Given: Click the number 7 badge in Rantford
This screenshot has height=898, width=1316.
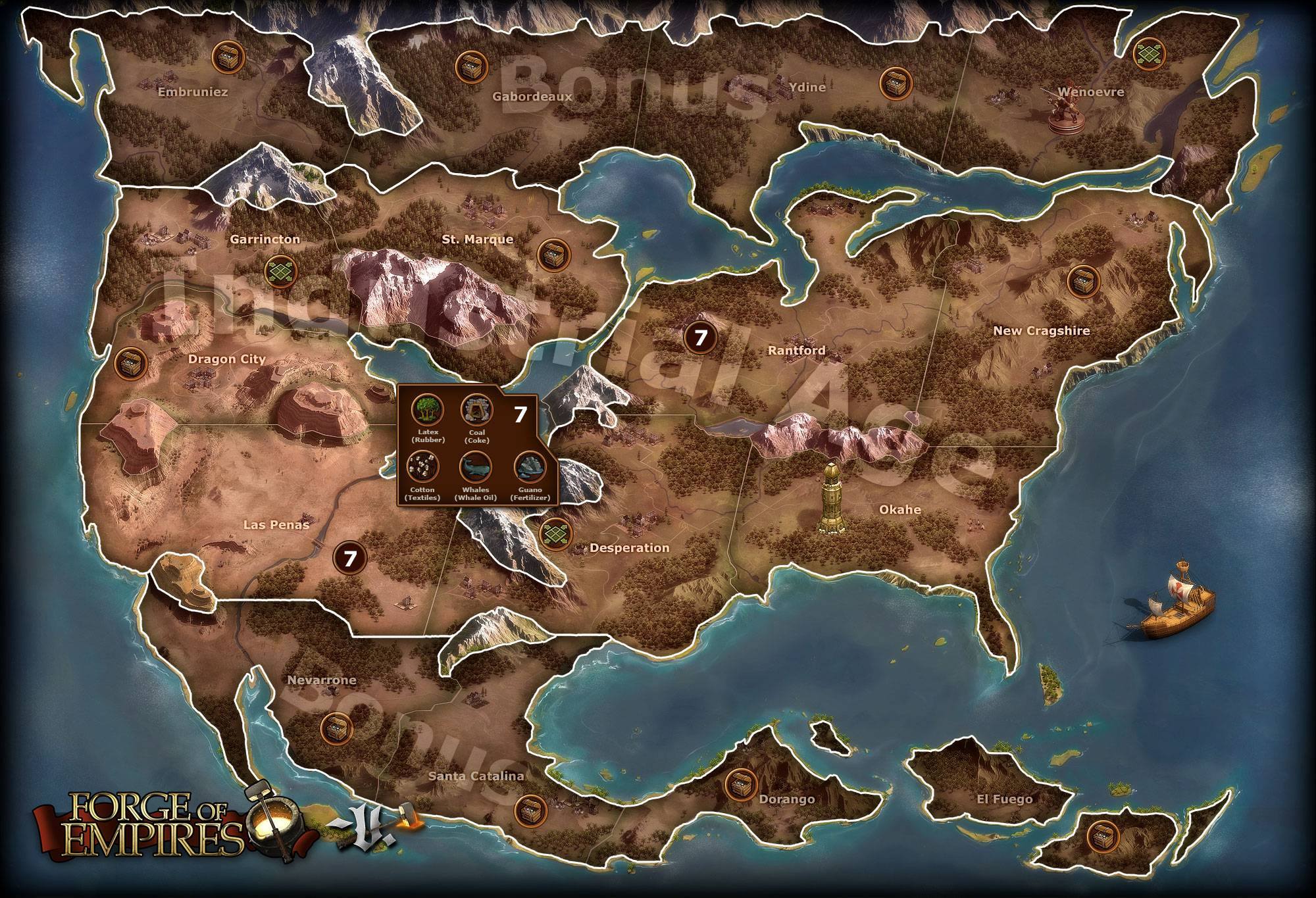Looking at the screenshot, I should (x=700, y=338).
